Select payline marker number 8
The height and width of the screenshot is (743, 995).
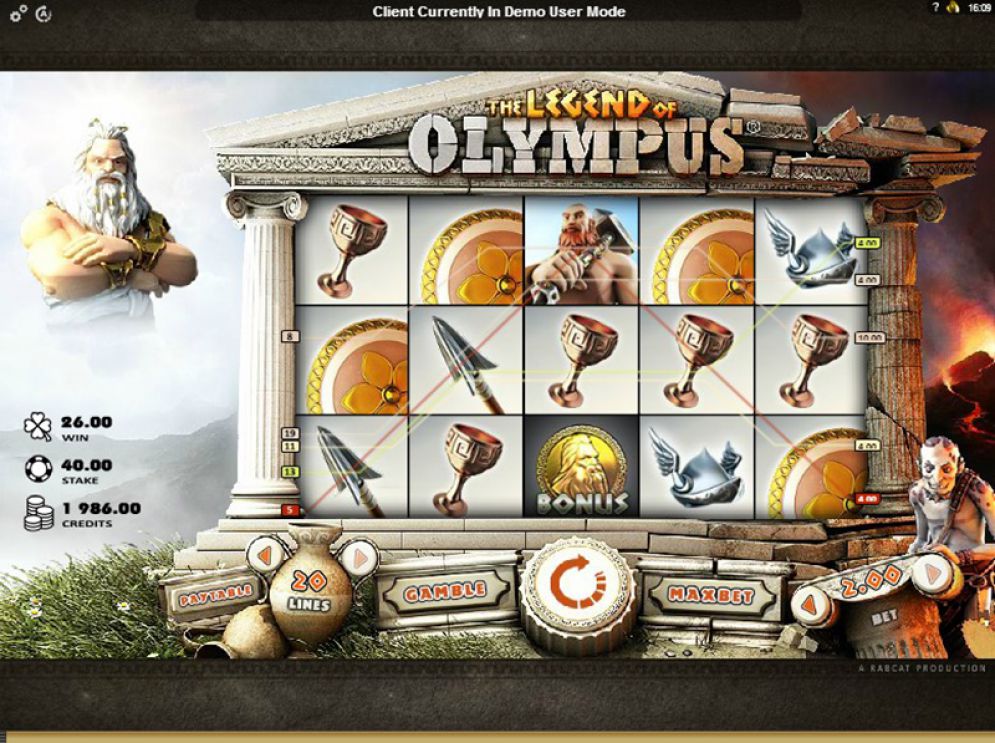291,337
